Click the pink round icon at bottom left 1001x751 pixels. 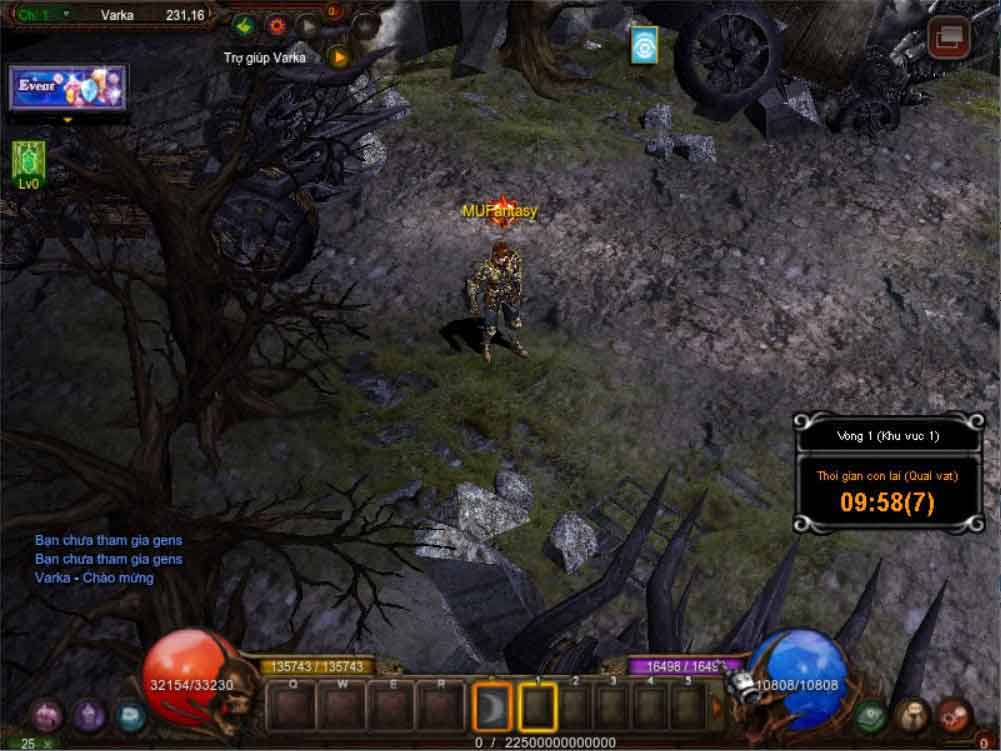[x=46, y=714]
